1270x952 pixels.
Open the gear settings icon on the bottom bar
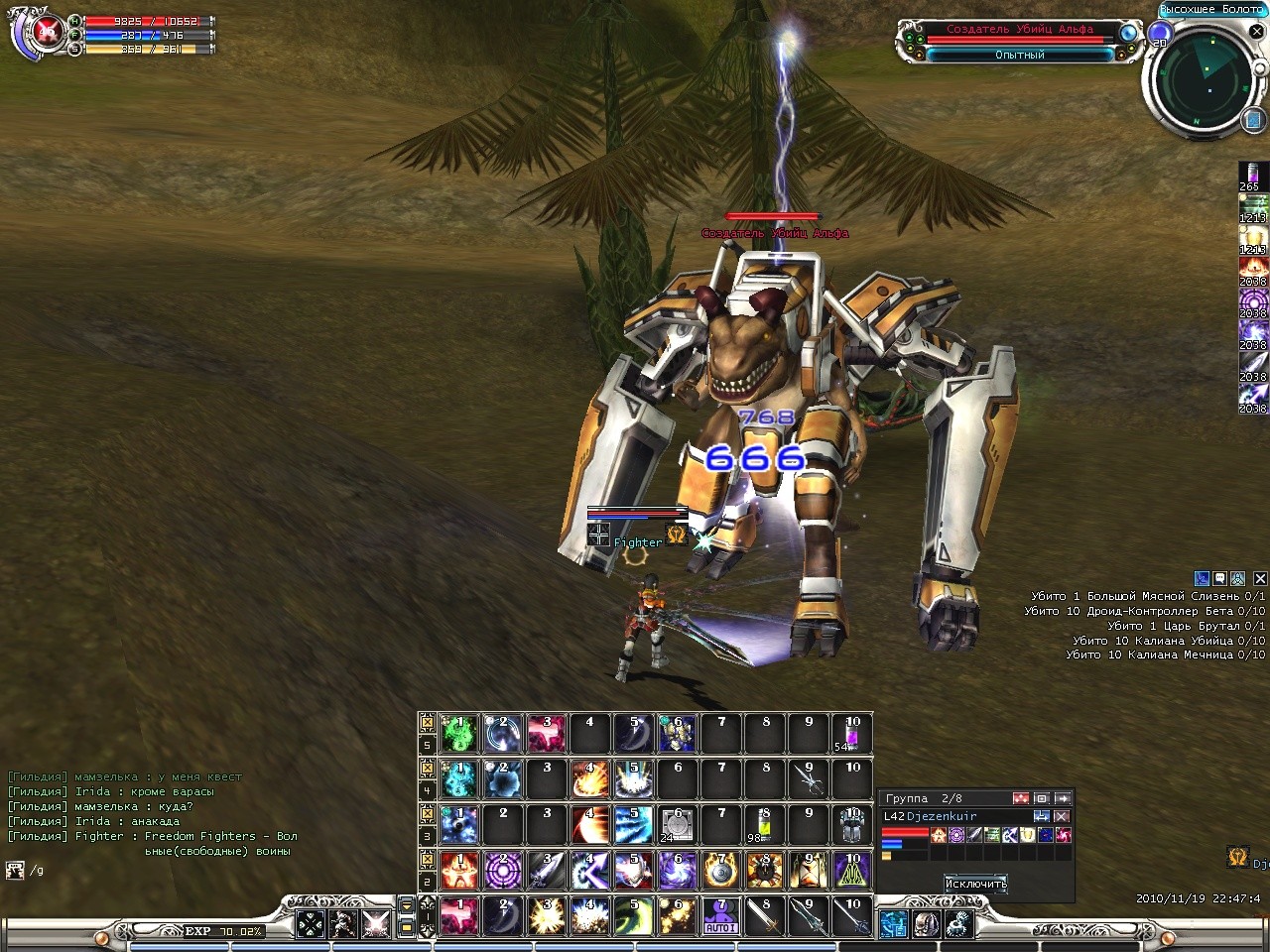click(x=958, y=925)
